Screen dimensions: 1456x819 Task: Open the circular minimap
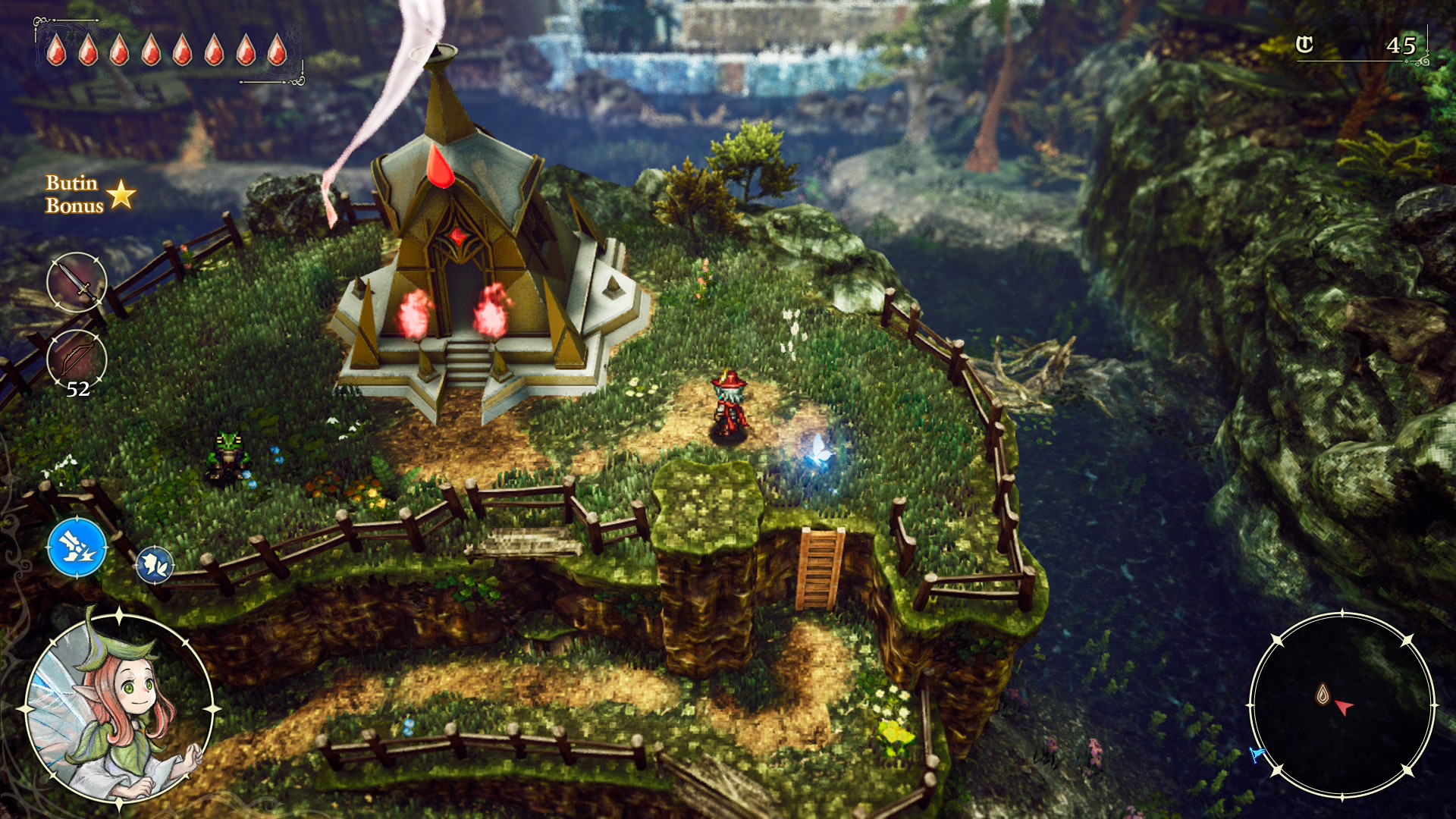pyautogui.click(x=1341, y=705)
